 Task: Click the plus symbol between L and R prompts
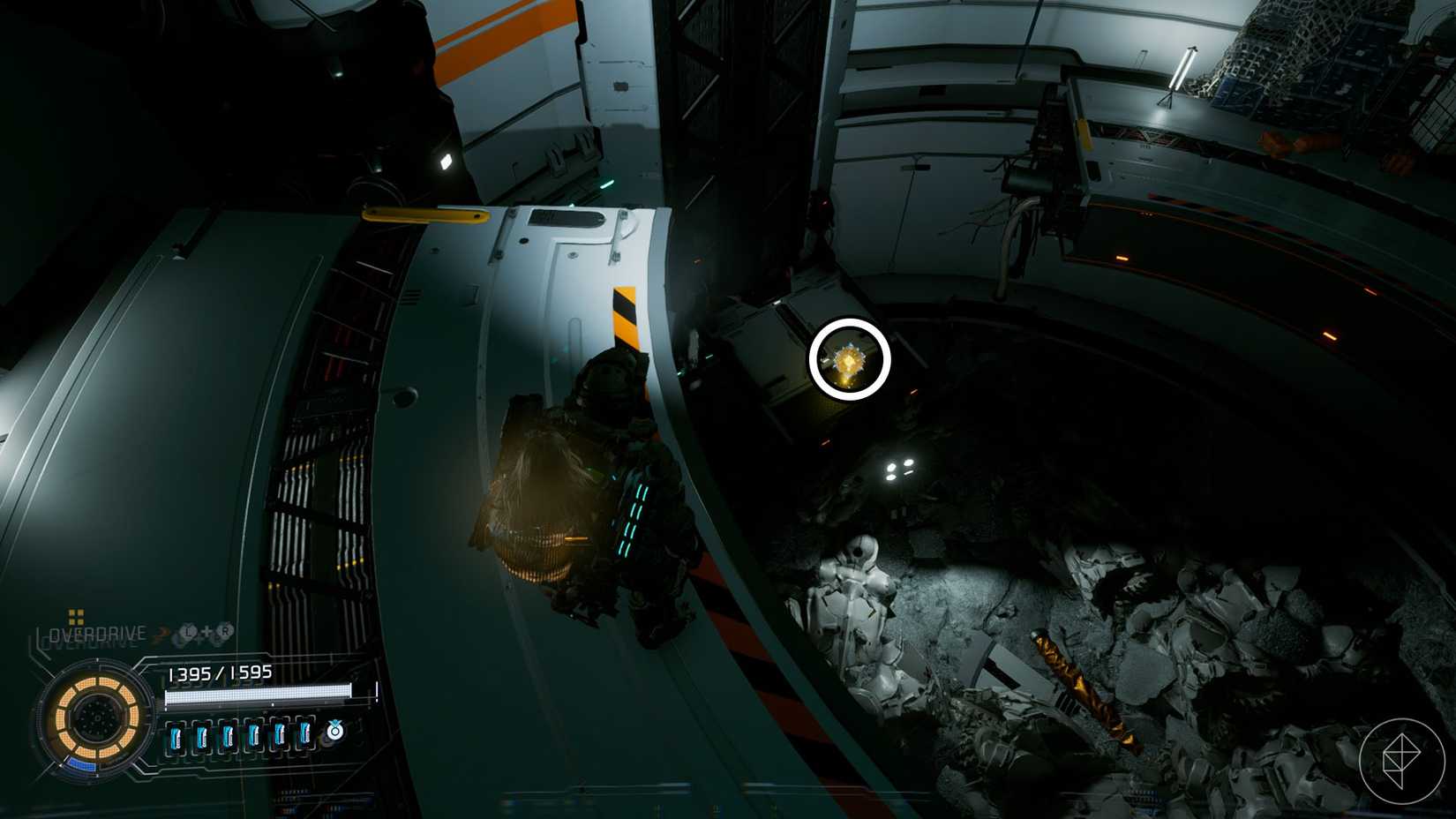click(206, 632)
